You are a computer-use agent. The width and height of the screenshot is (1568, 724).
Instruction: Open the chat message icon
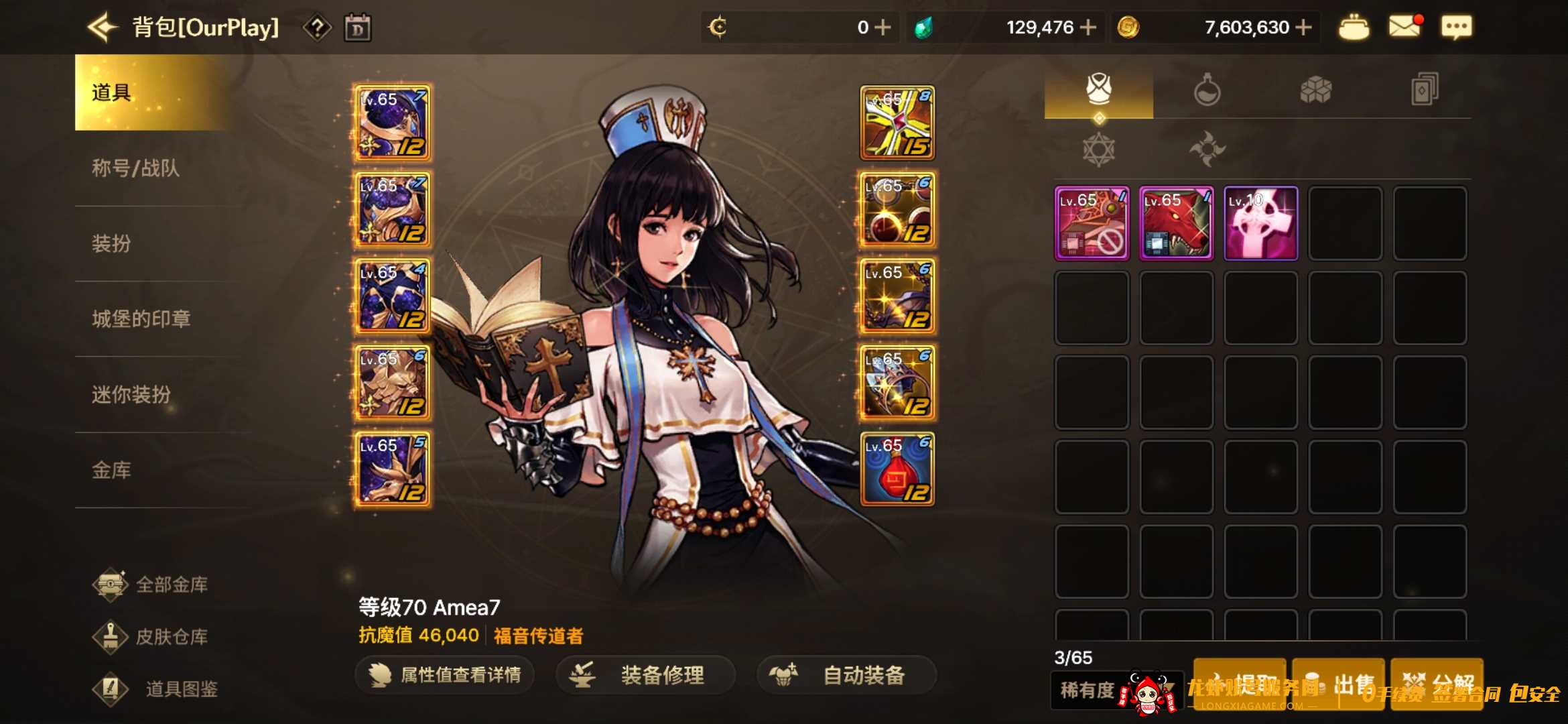tap(1455, 27)
